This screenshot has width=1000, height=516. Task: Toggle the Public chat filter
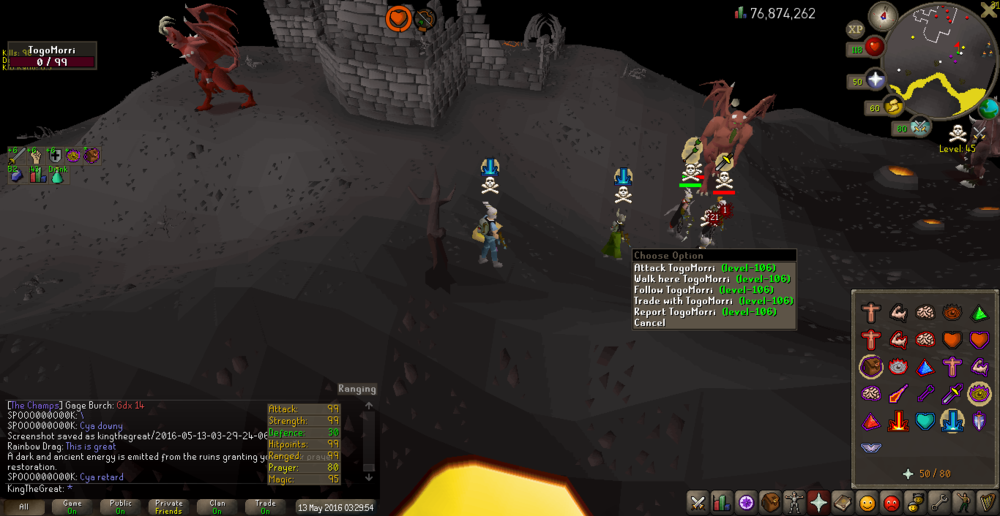[x=121, y=507]
